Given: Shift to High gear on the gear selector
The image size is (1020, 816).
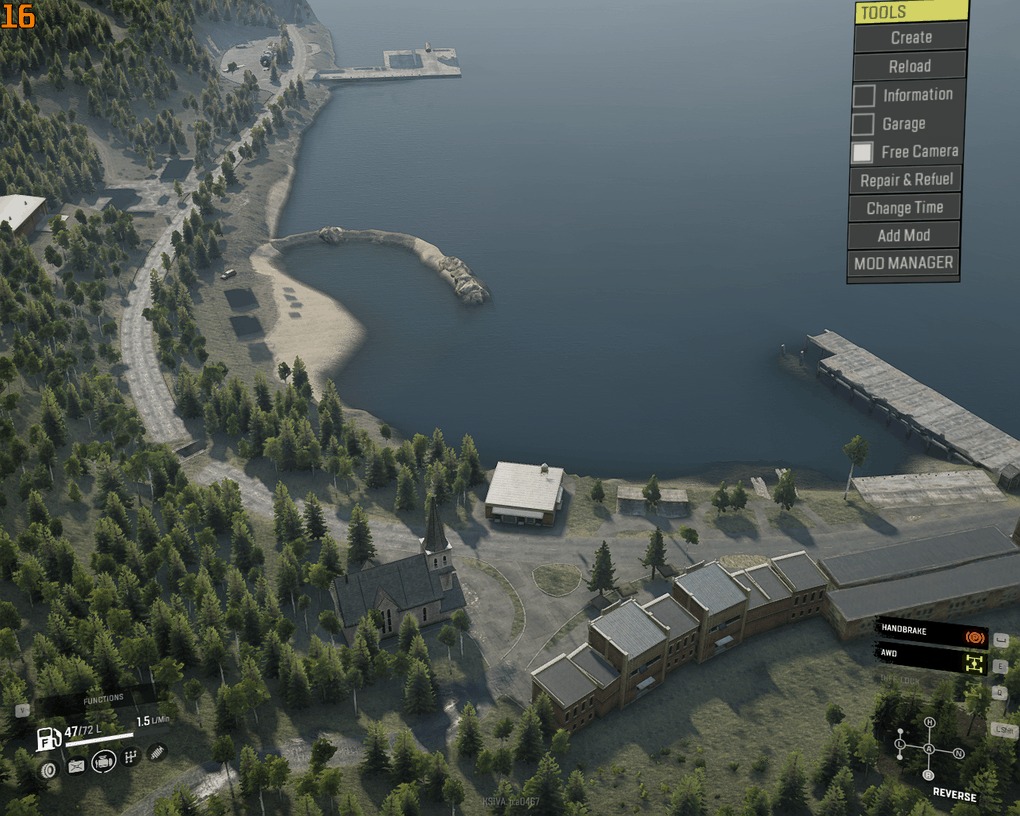Looking at the screenshot, I should [x=929, y=722].
